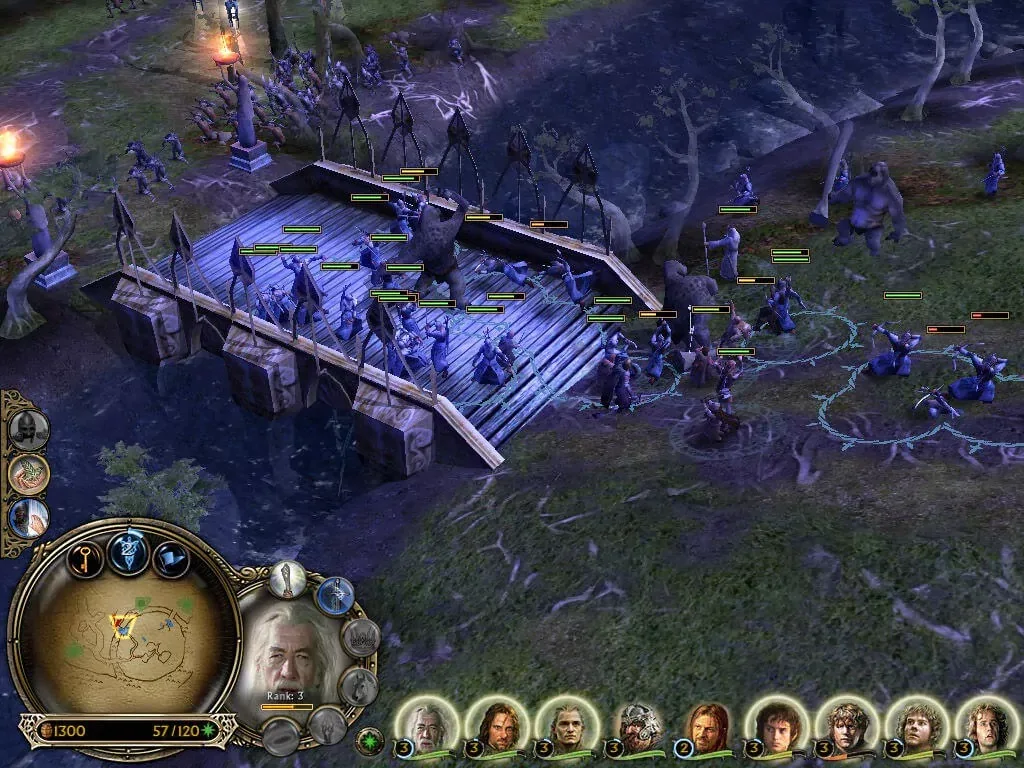This screenshot has width=1024, height=768.
Task: Activate Gandalf's glowing blue staff ability
Action: (335, 596)
